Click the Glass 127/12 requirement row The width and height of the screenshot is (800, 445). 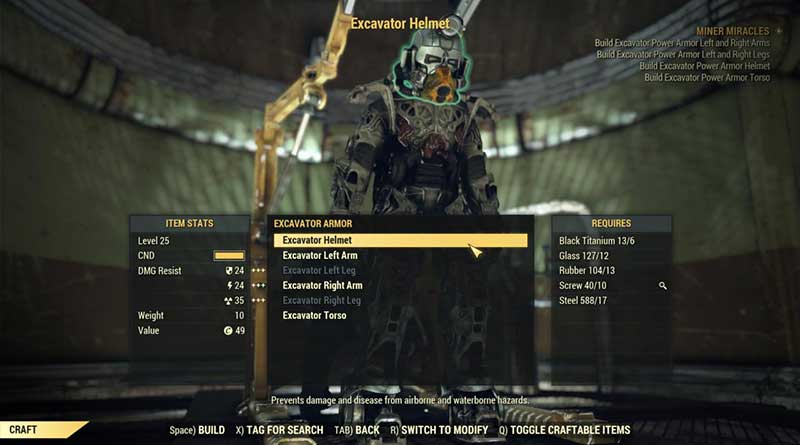click(584, 256)
